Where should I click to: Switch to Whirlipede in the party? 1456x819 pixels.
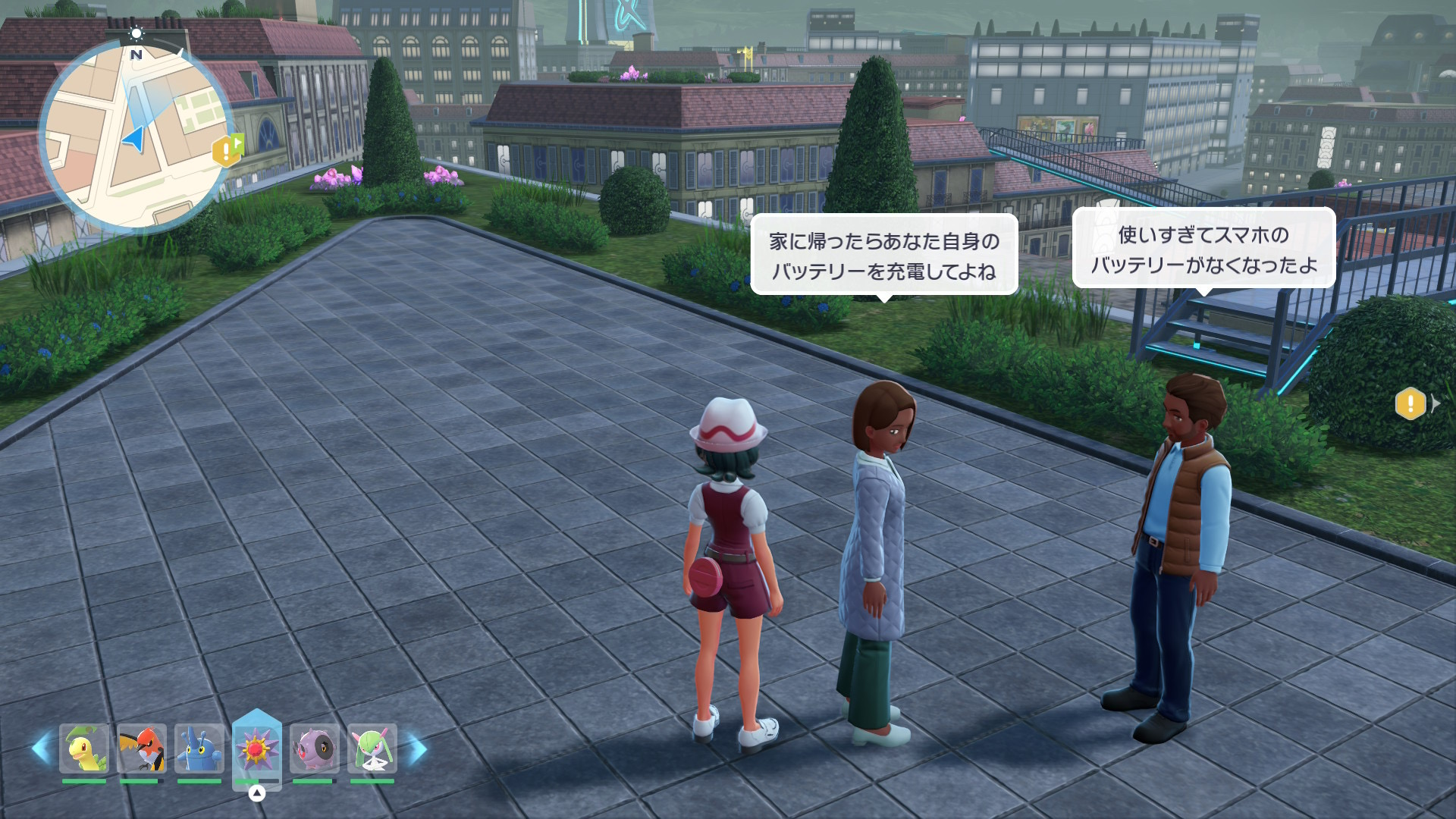pos(314,748)
